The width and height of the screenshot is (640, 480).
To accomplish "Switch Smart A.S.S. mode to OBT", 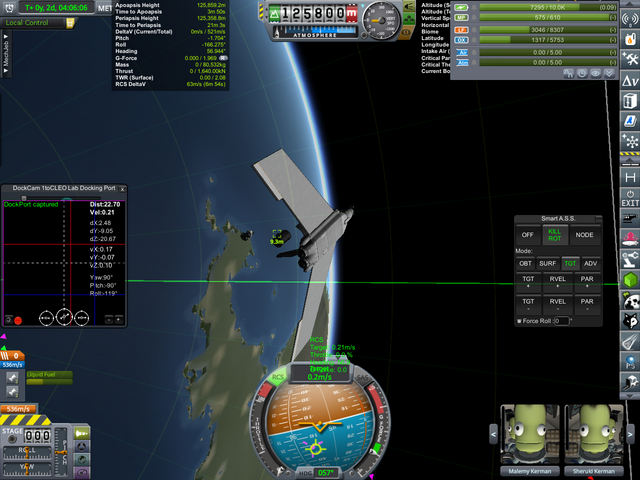I will 526,264.
